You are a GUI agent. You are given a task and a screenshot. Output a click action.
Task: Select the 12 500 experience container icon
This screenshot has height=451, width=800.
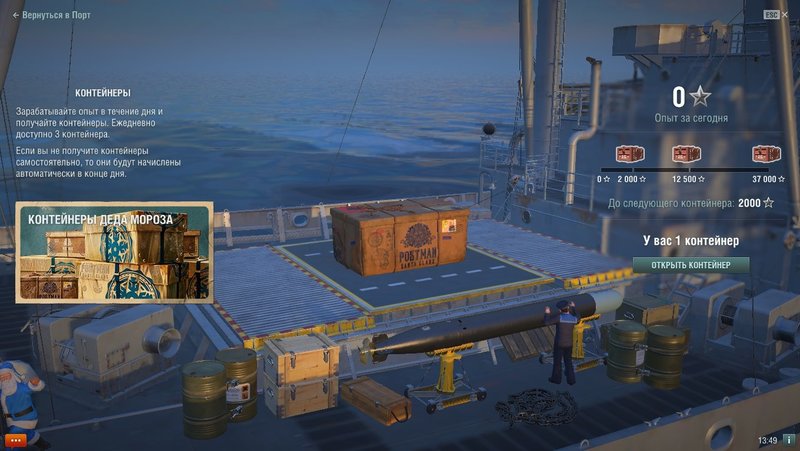coord(686,154)
